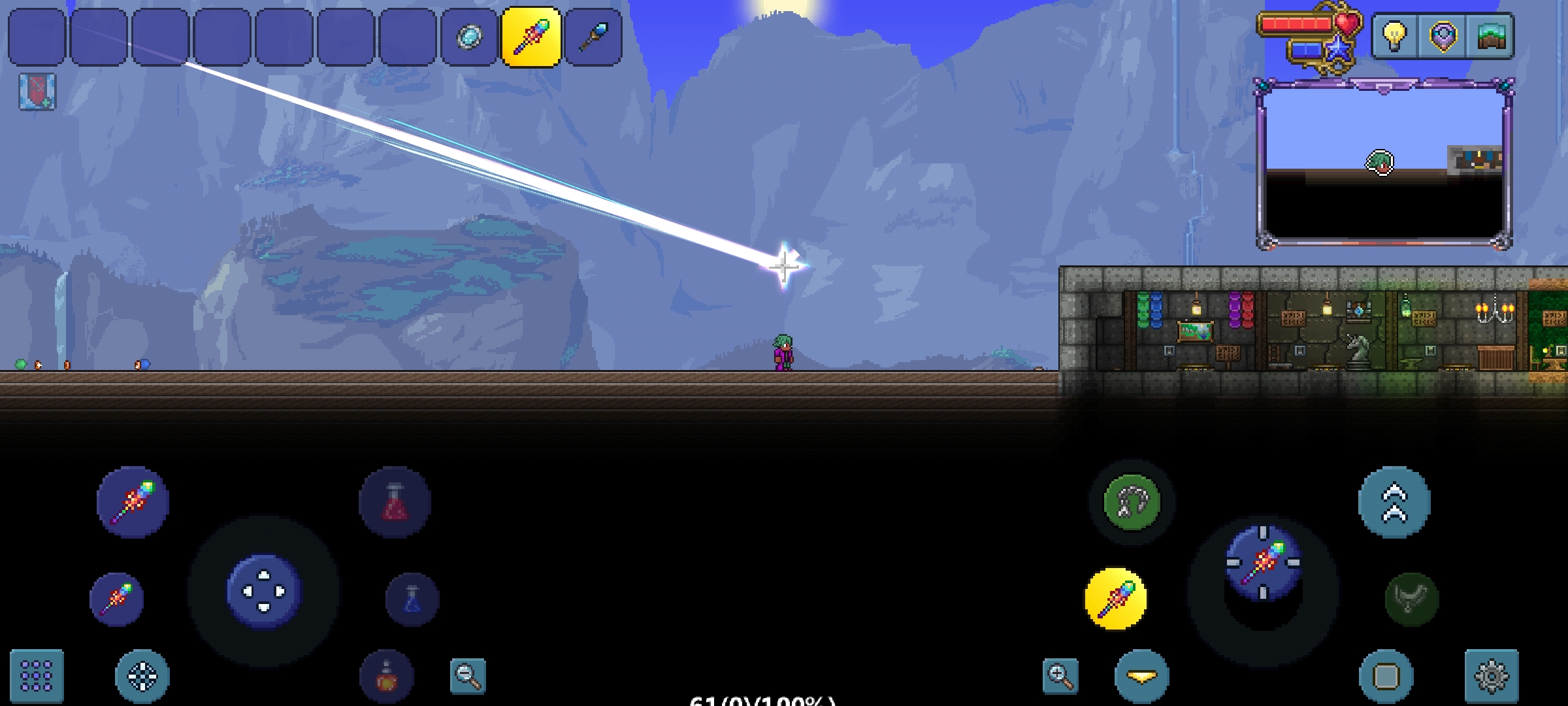Zoom in with the plus magnifier
Screen dimensions: 1568x706
(1060, 676)
